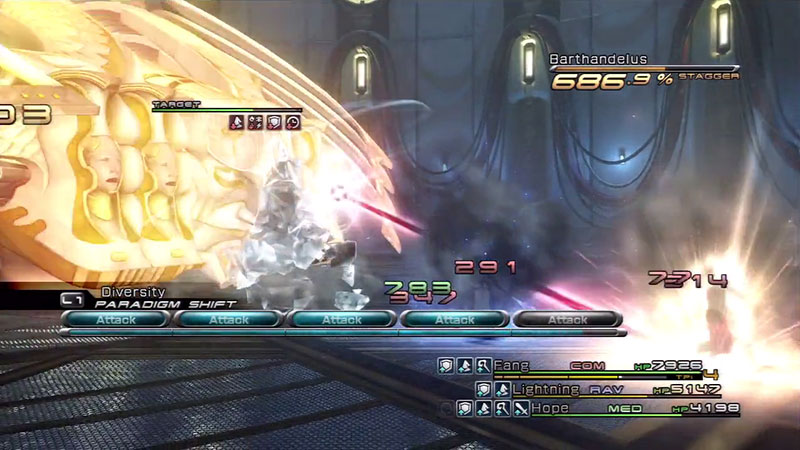Screen dimensions: 800x450
Task: Click the target's Deprotect shield status icon
Action: (273, 122)
